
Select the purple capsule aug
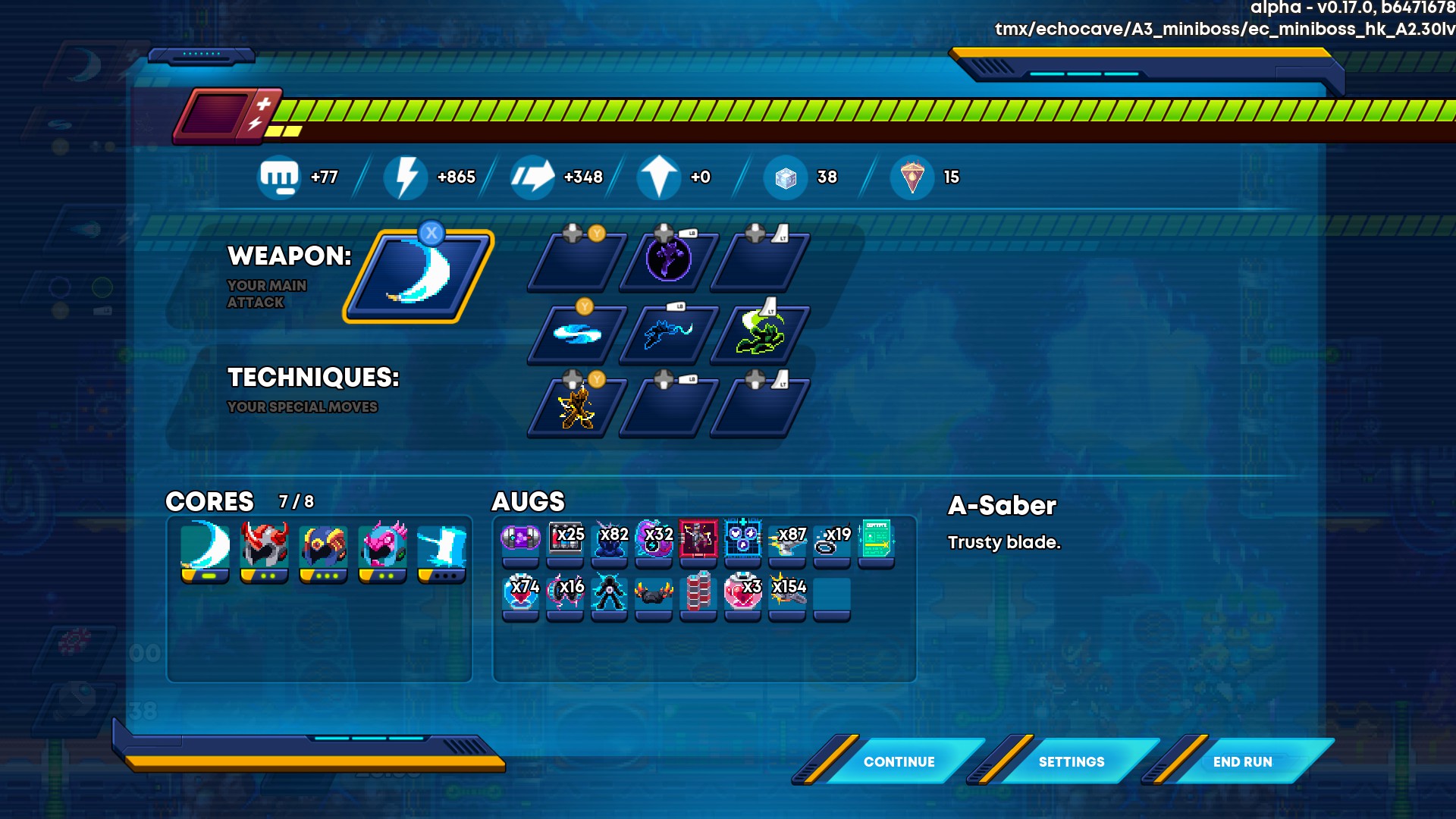pyautogui.click(x=520, y=540)
